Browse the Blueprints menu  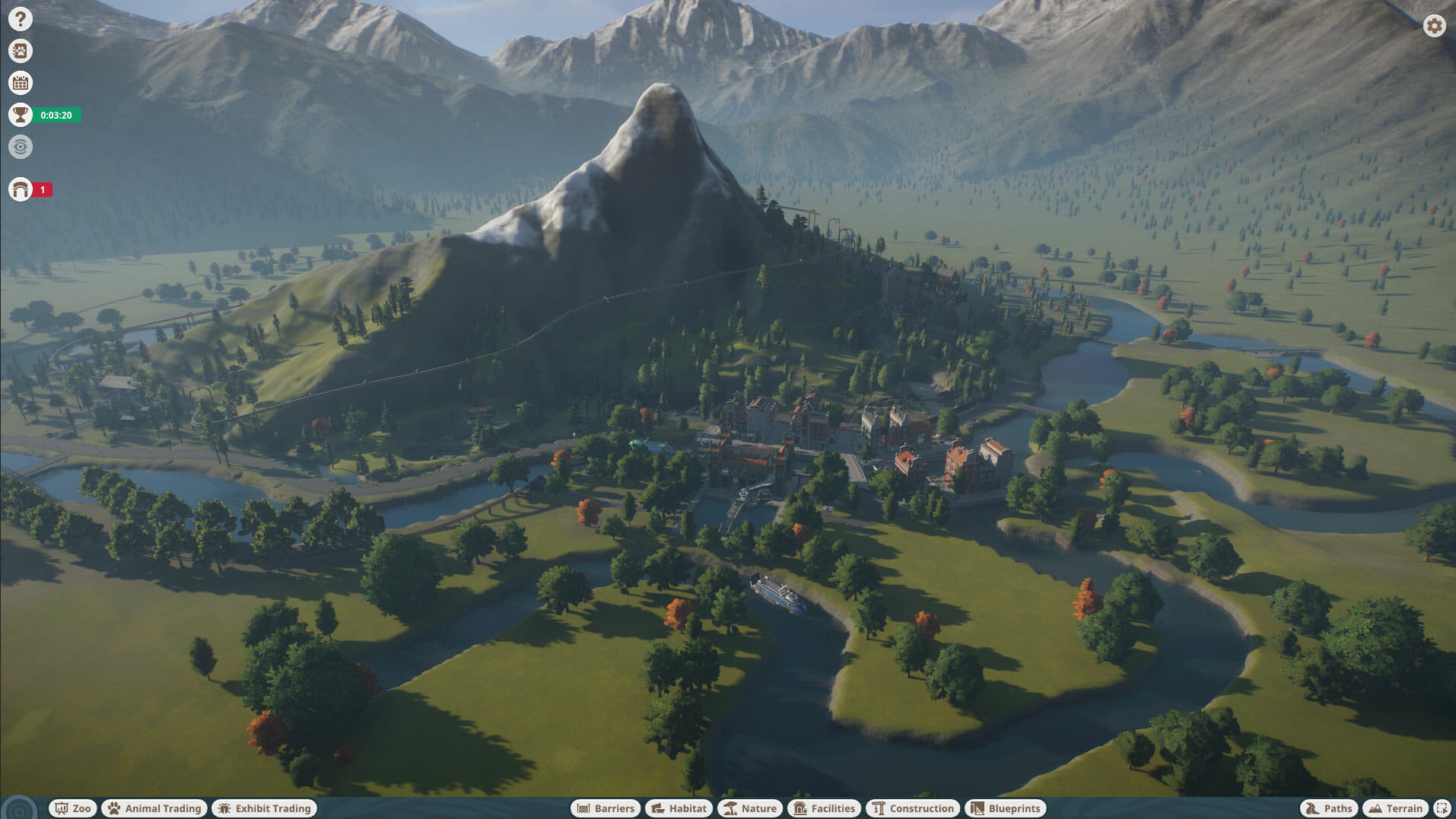point(1006,808)
